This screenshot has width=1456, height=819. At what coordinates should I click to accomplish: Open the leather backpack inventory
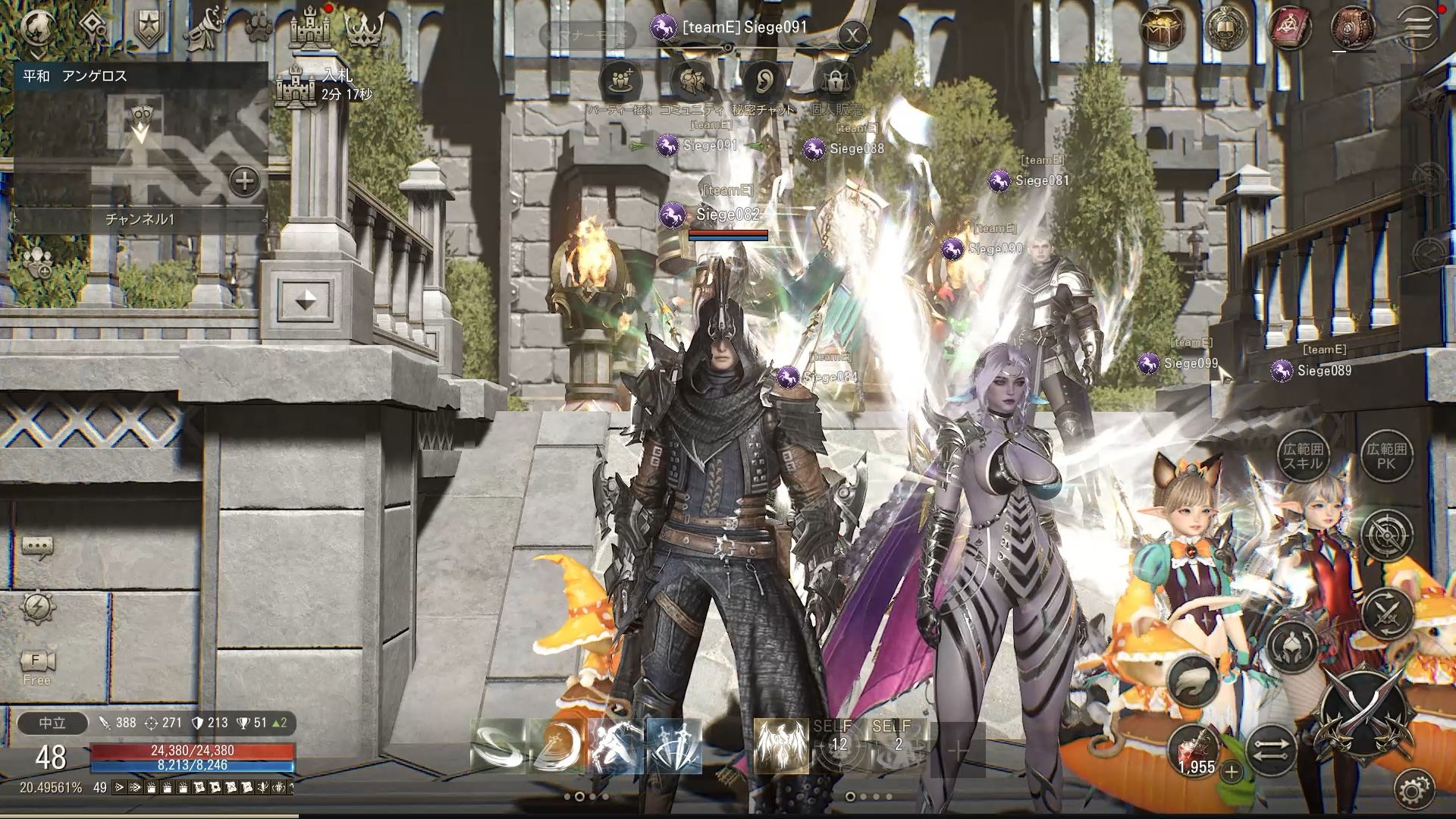pyautogui.click(x=1353, y=29)
